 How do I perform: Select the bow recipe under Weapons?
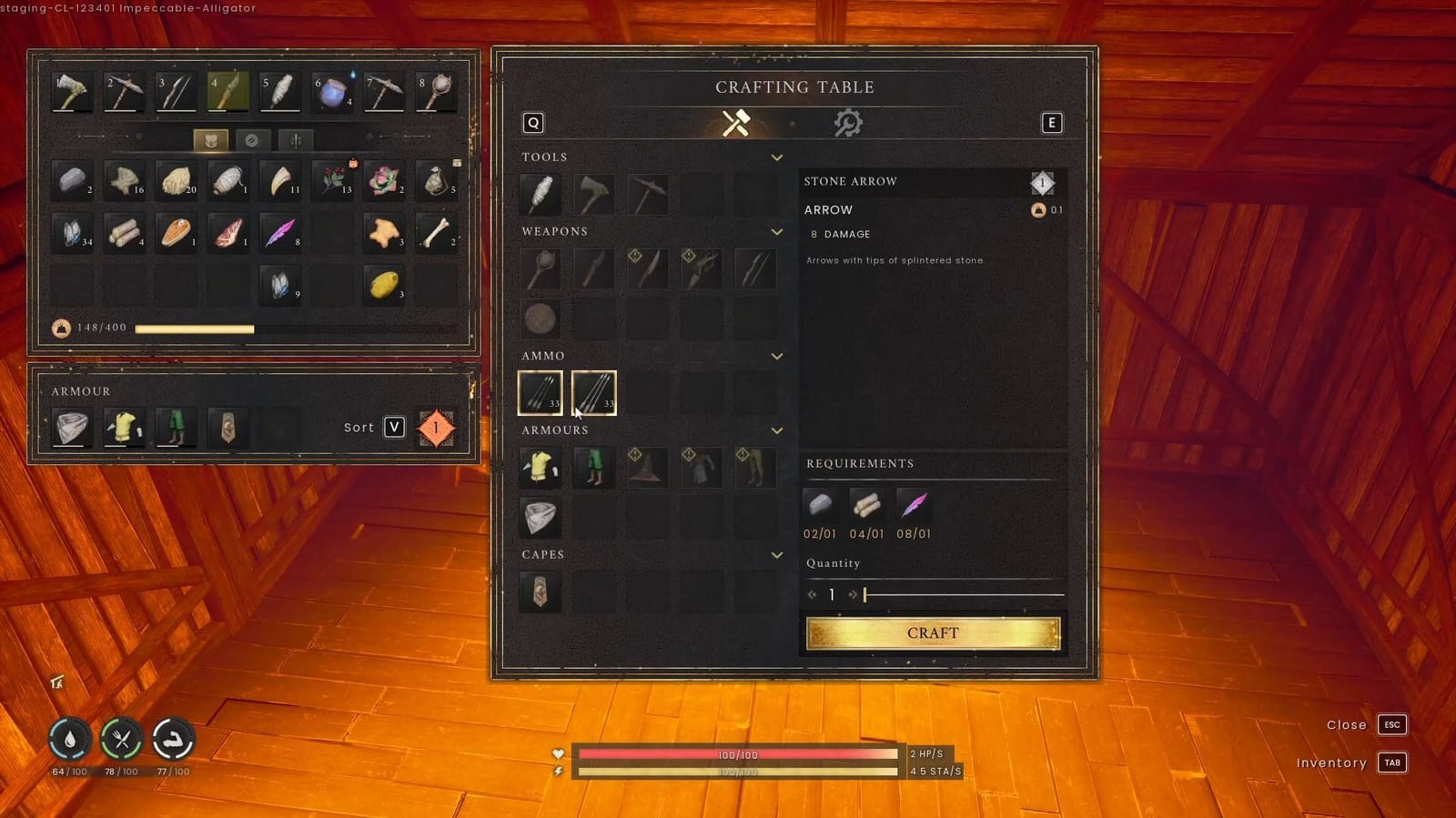(755, 268)
